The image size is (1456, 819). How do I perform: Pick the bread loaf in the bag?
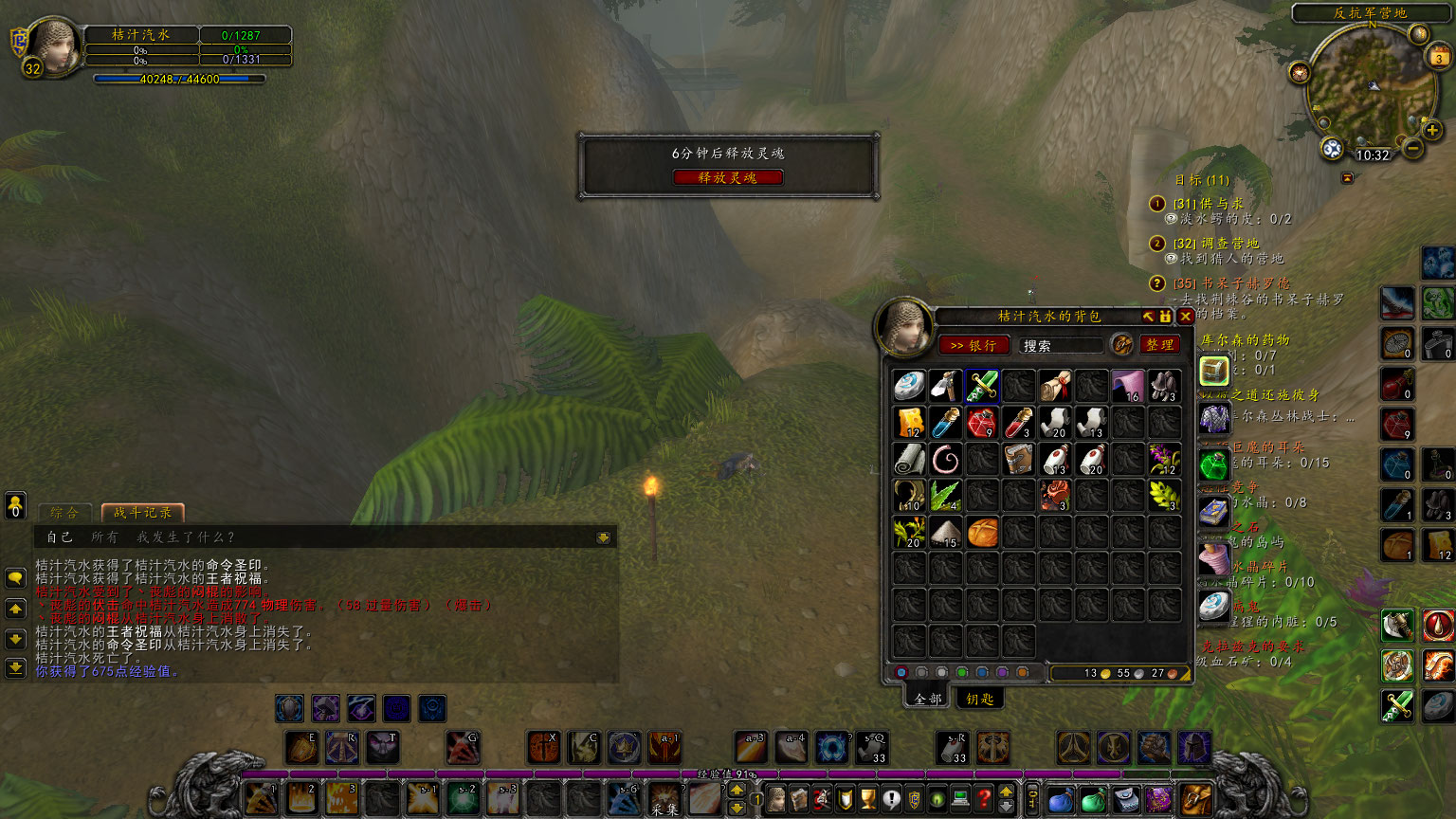pos(982,533)
